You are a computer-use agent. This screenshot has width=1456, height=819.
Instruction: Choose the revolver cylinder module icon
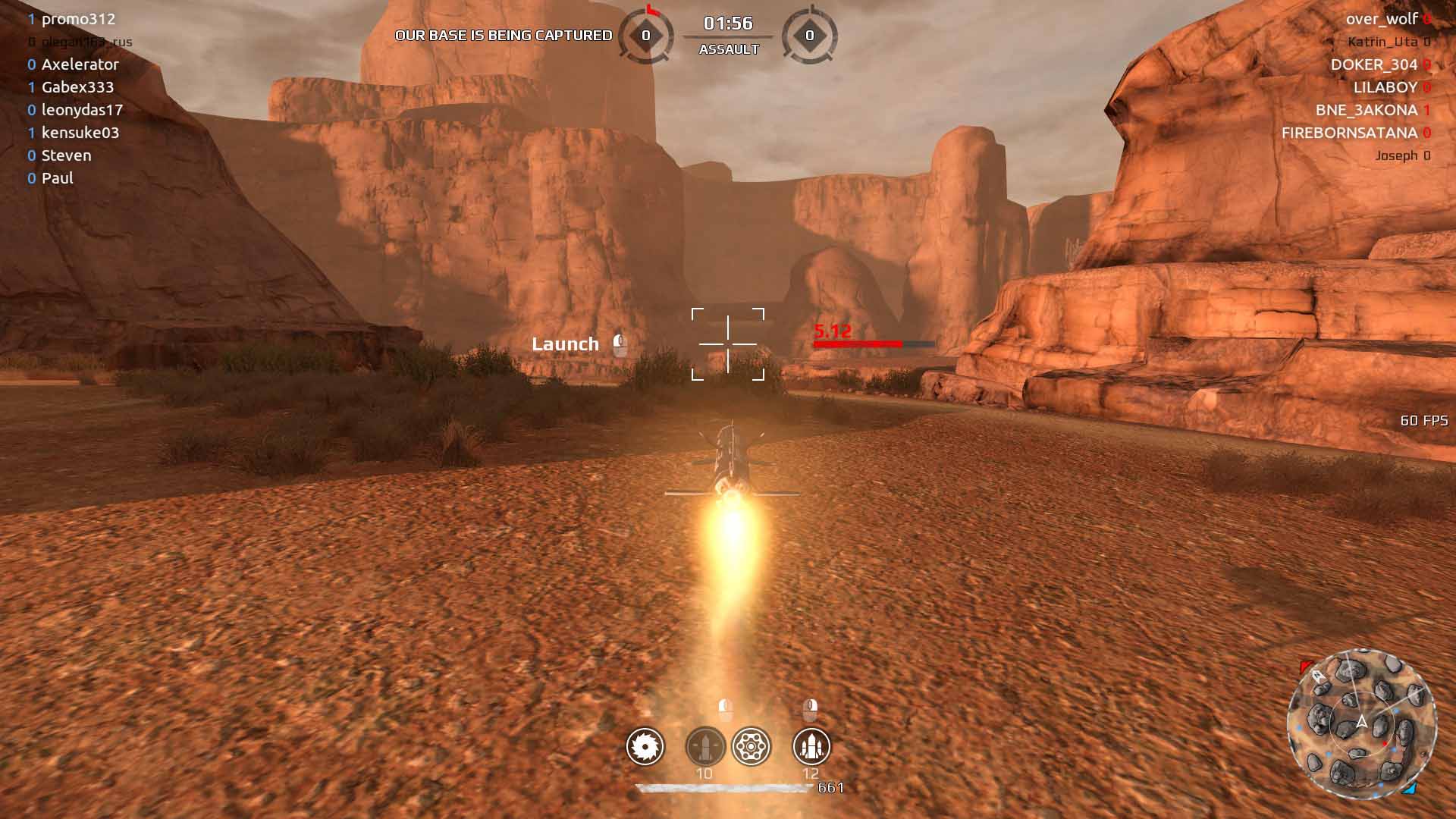click(751, 746)
